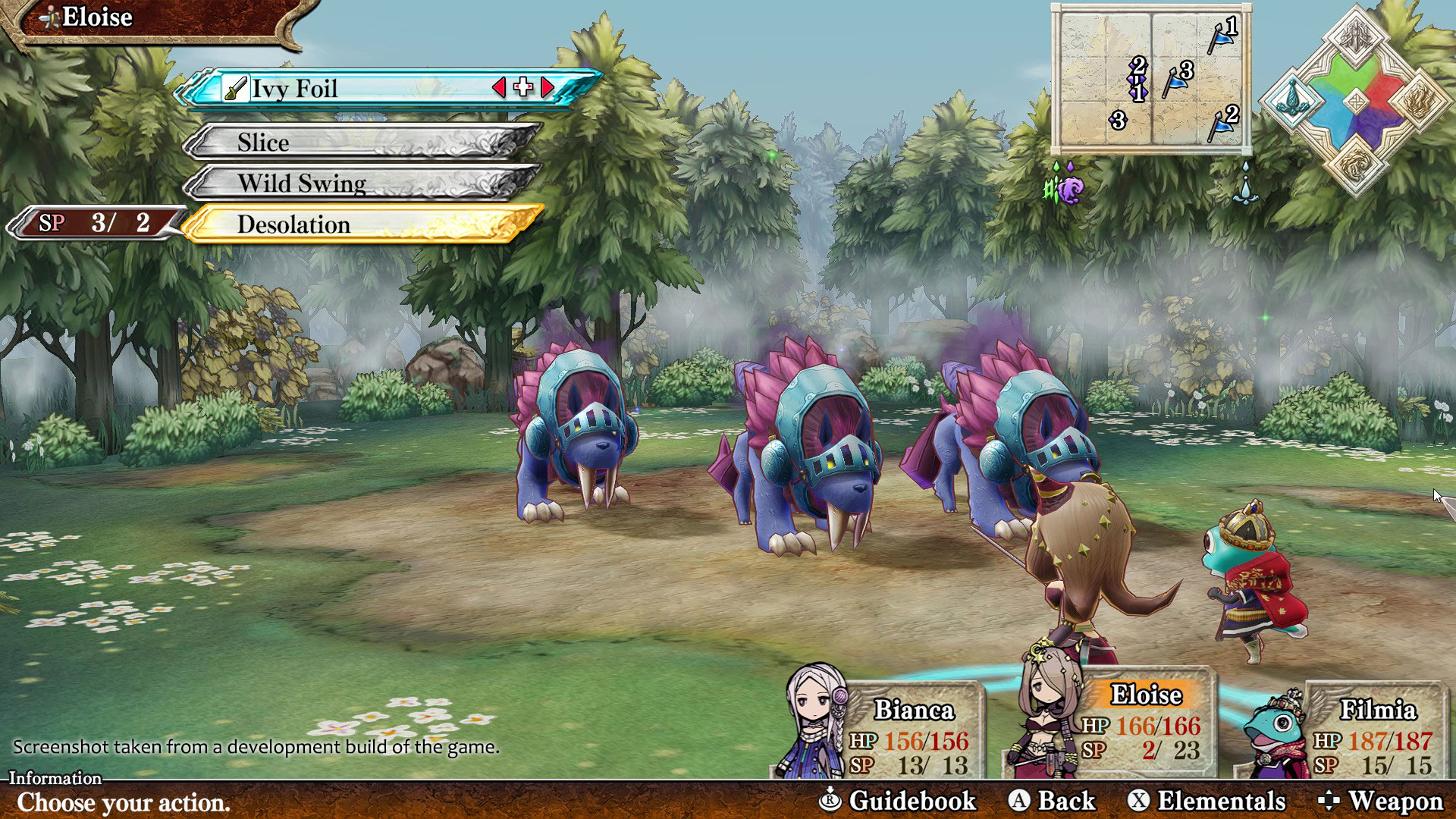The height and width of the screenshot is (819, 1456).
Task: Click flag marker 1 on the minimap
Action: pyautogui.click(x=1220, y=38)
